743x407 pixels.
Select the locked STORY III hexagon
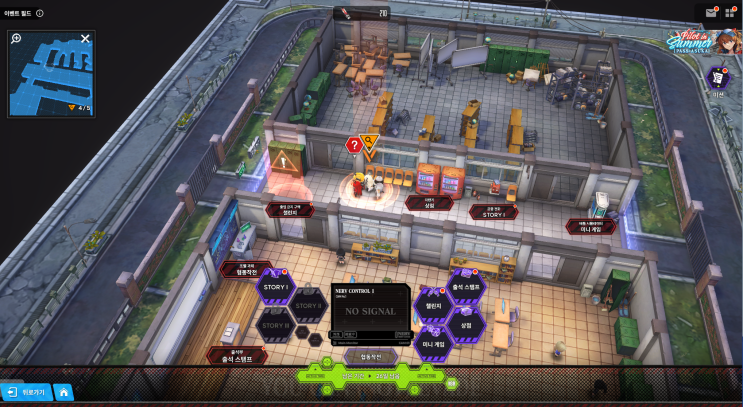273,324
